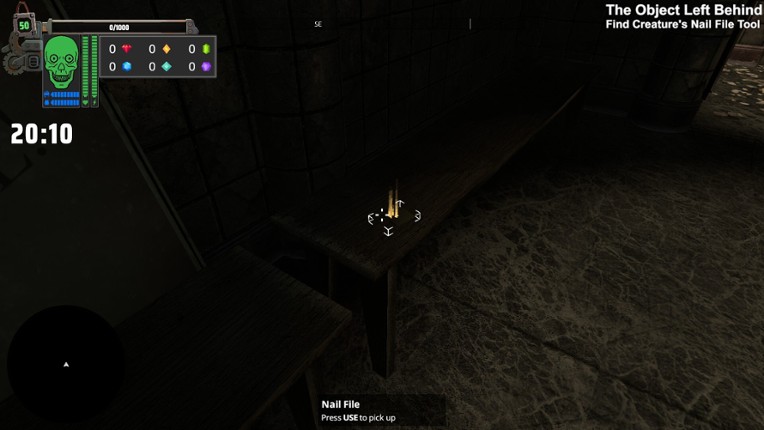Choose the green emerald gem icon

coord(206,49)
